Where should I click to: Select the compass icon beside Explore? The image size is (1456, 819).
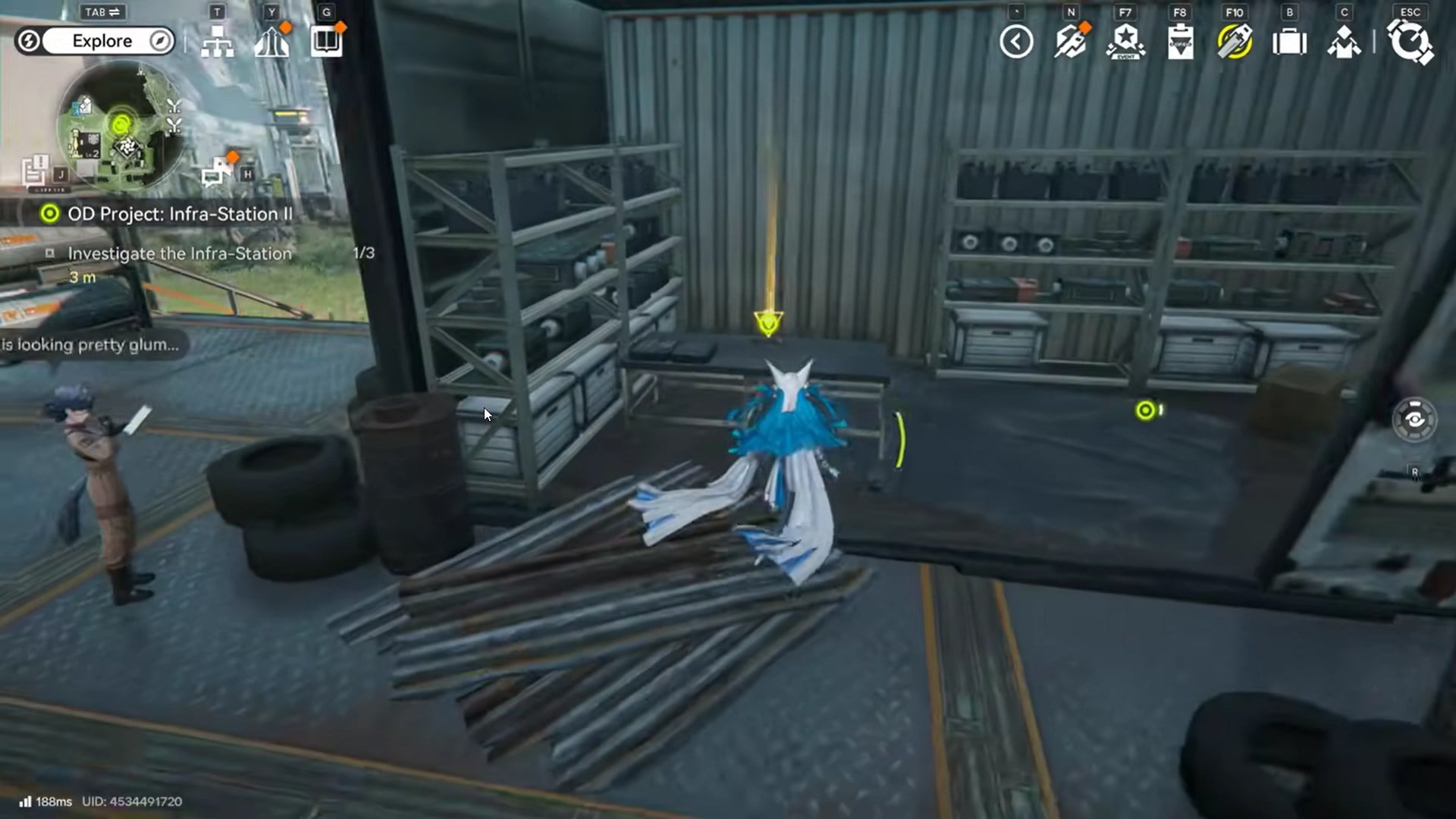click(158, 41)
